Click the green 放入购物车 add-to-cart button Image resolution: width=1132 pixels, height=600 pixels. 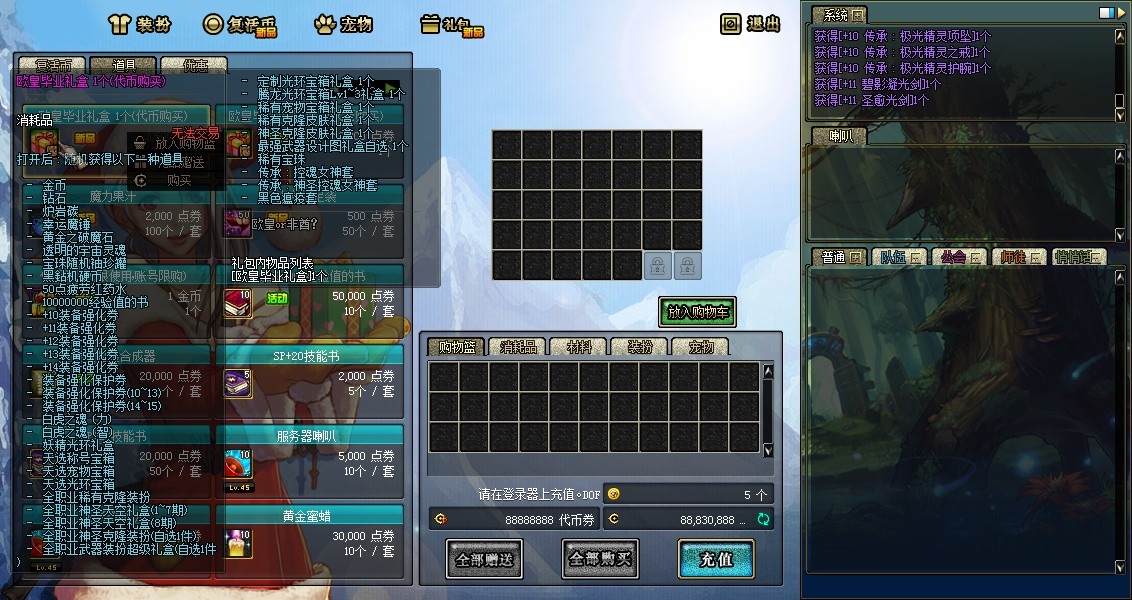coord(698,312)
